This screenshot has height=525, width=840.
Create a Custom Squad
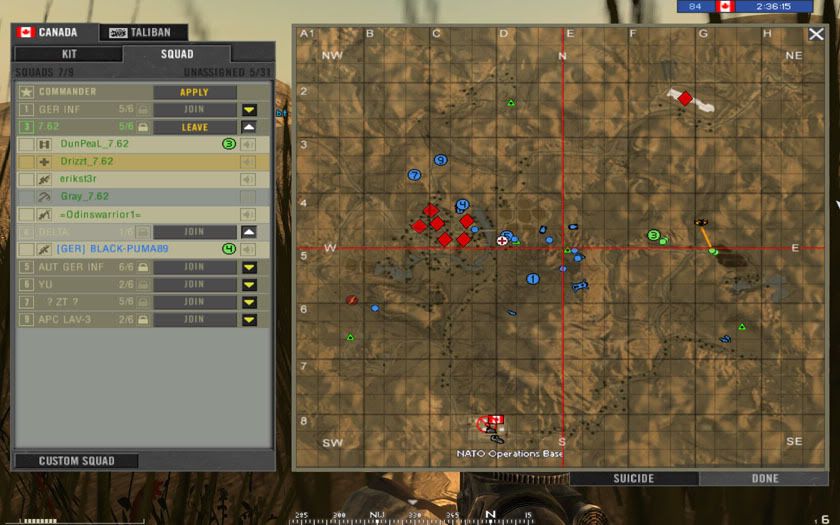pos(76,461)
